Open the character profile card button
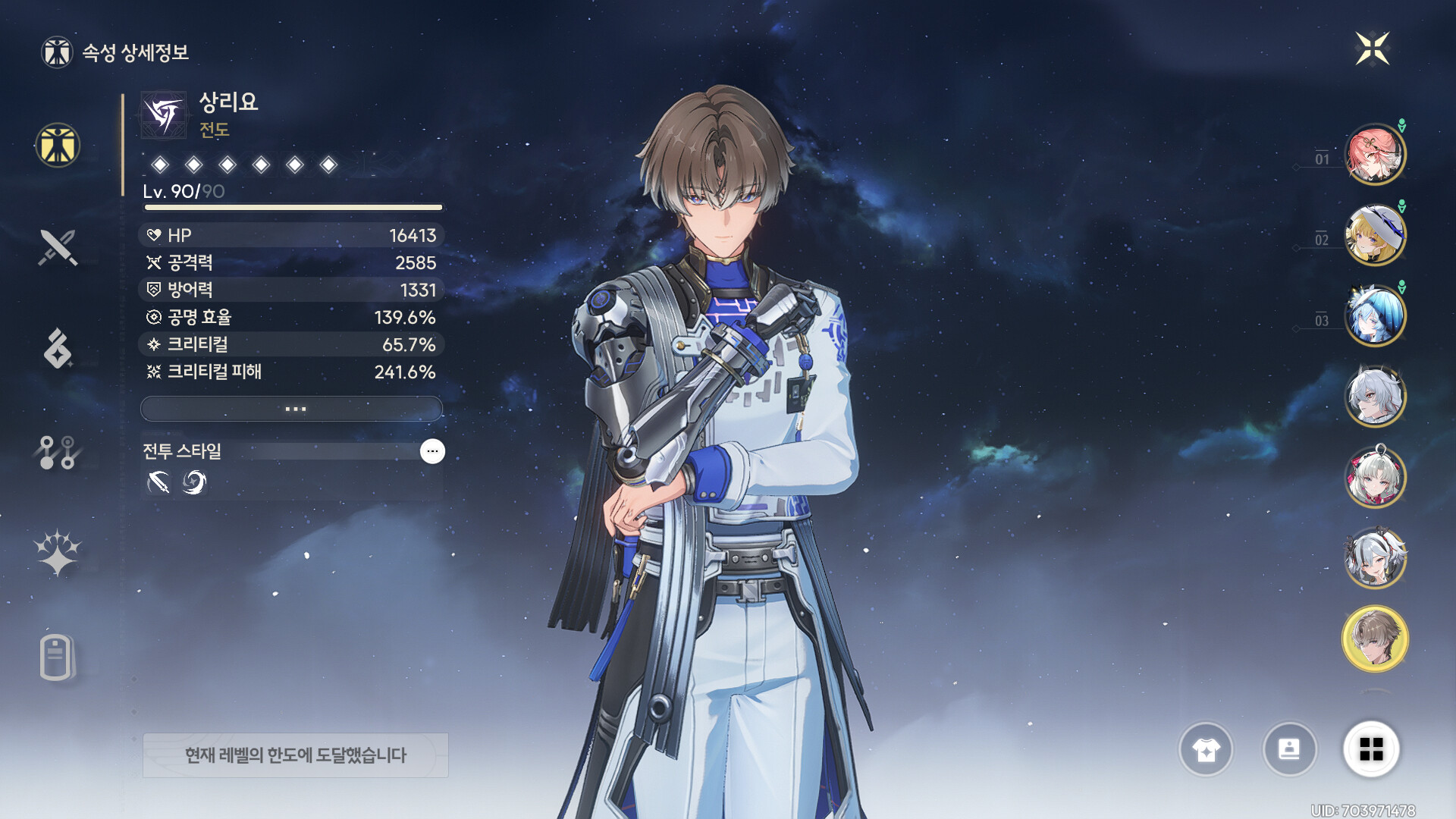Screen dimensions: 1456x819 pos(1289,749)
